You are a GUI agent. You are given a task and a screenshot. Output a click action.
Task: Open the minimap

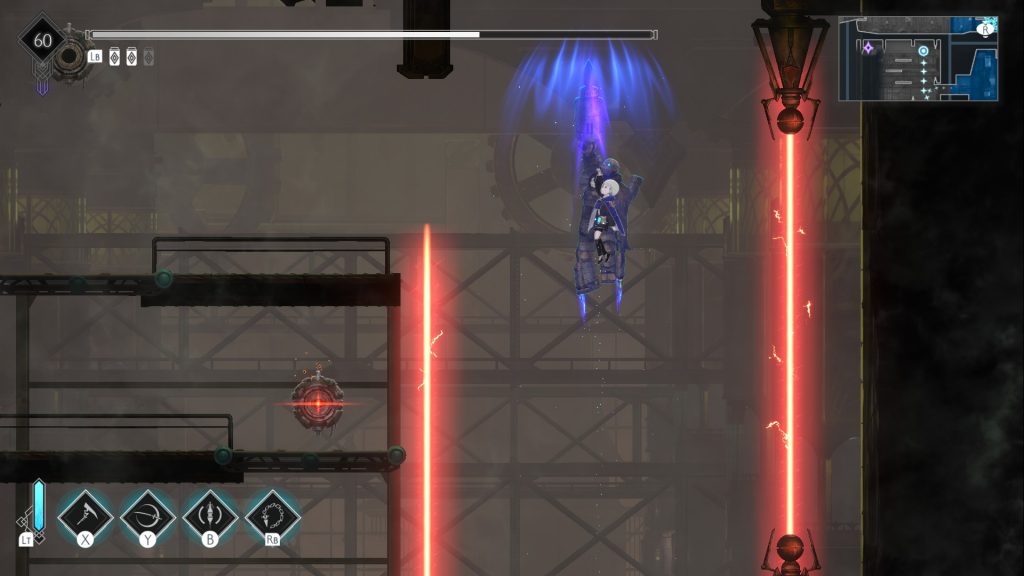tap(918, 59)
